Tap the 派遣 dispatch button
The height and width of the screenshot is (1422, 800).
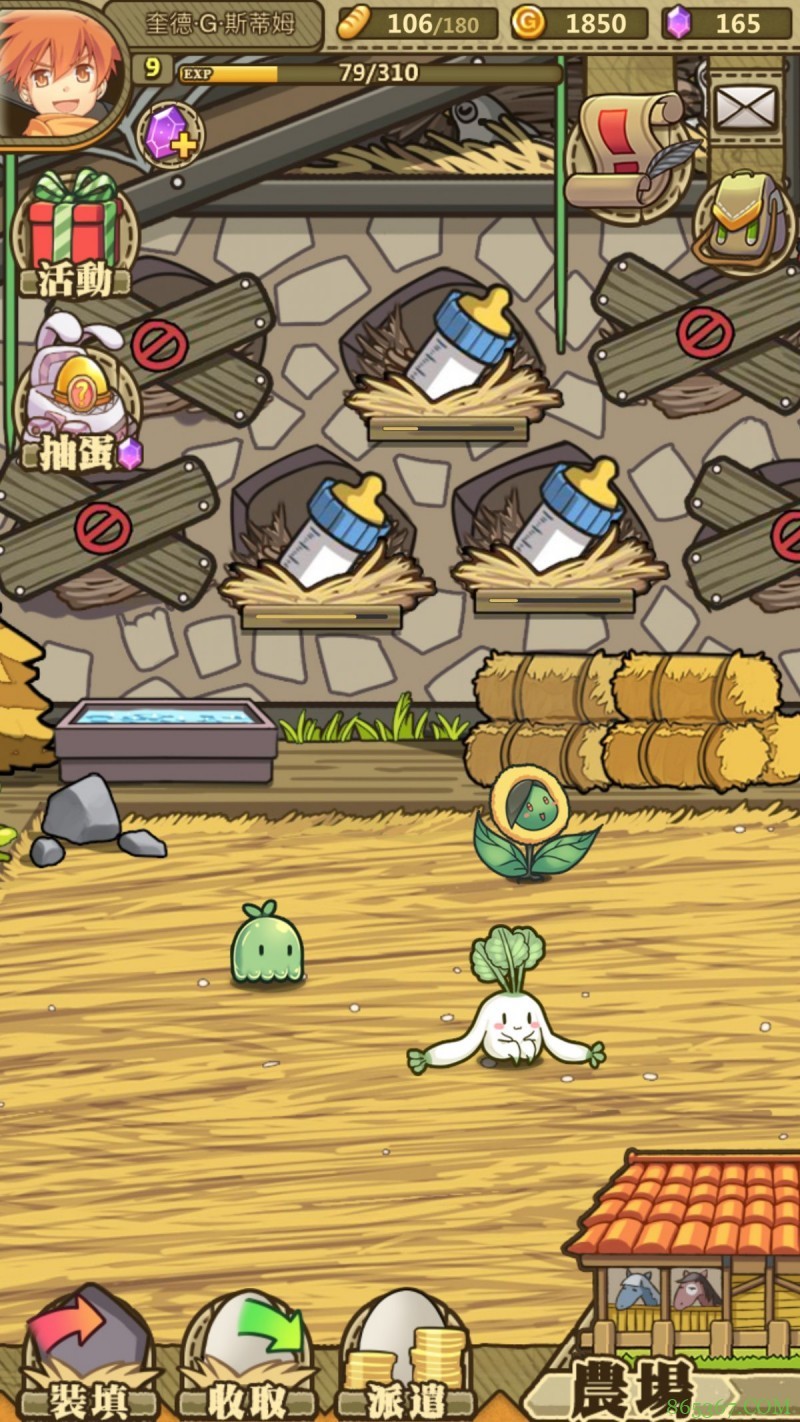click(405, 1360)
